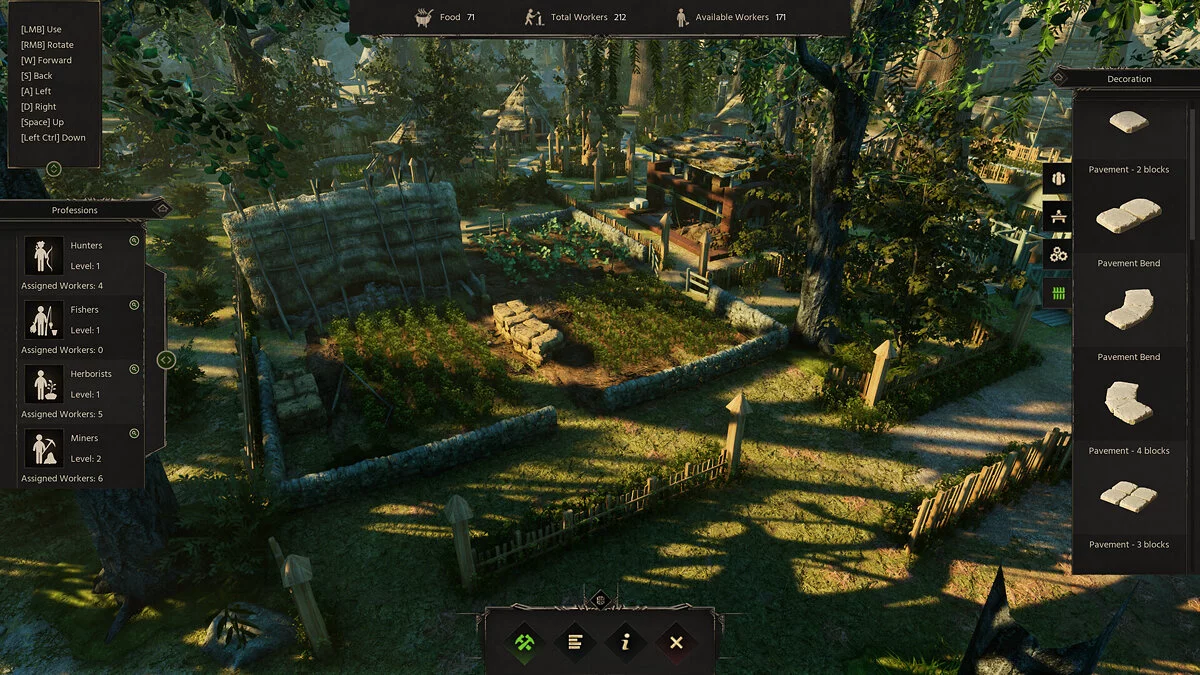The image size is (1200, 675).
Task: Open the topmost building category tab
Action: [x=1058, y=178]
